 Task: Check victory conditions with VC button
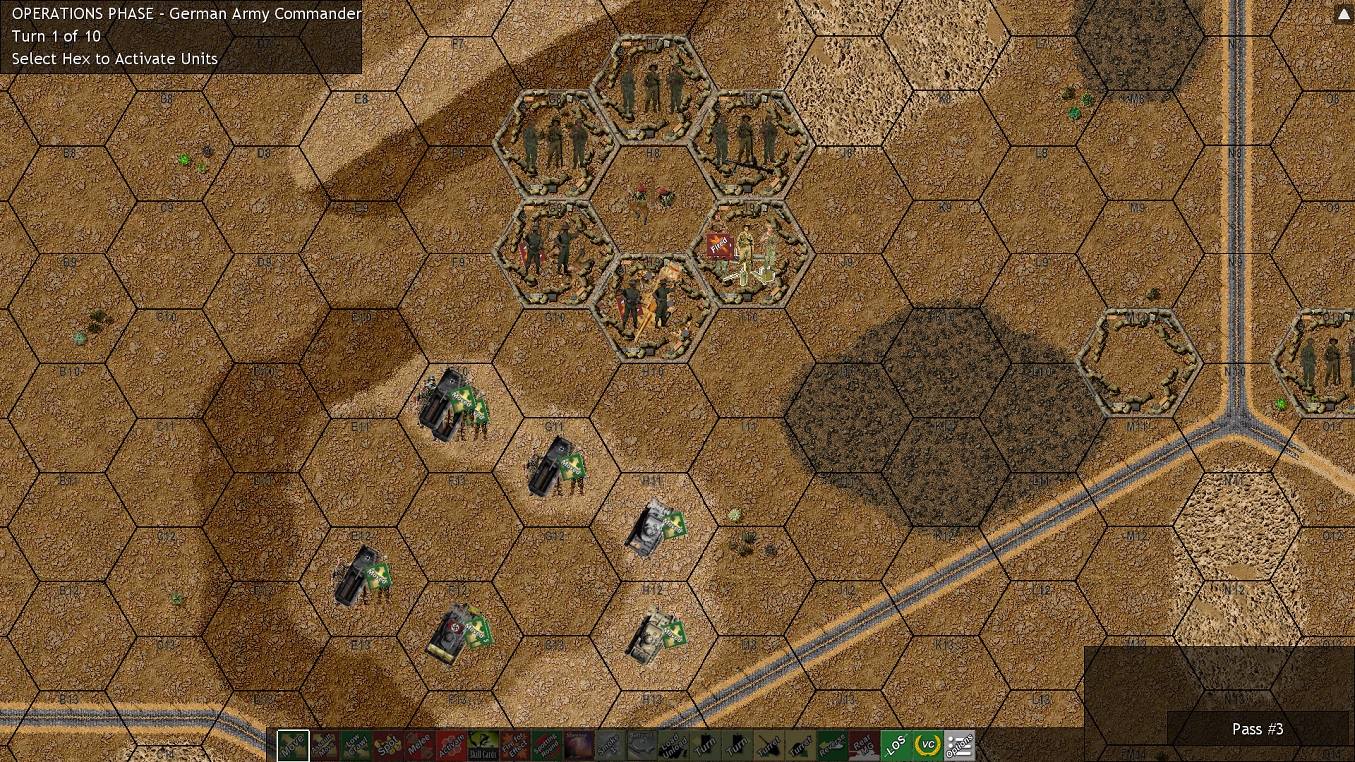929,745
